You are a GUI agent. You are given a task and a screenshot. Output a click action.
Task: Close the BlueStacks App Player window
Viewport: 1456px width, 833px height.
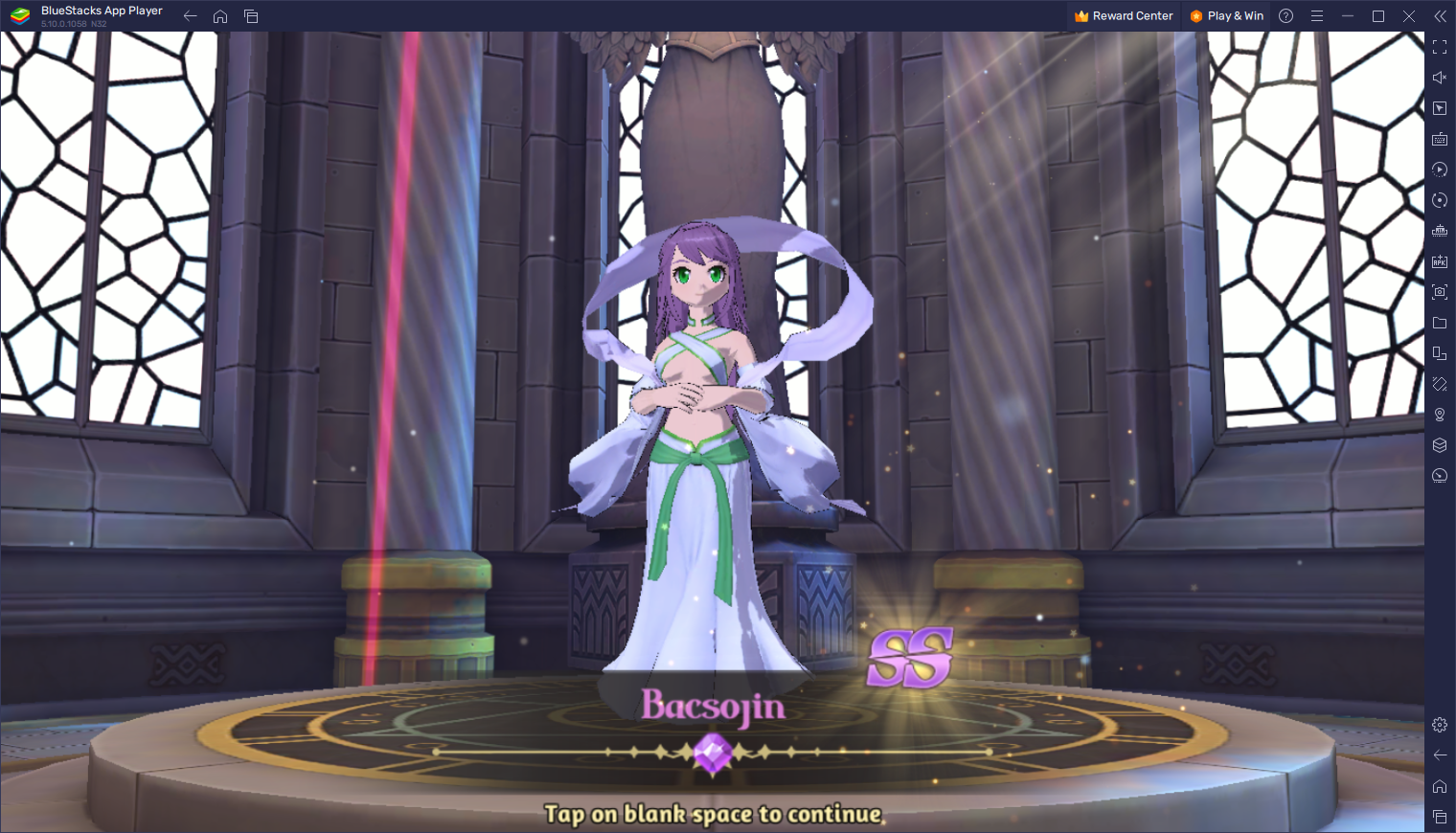tap(1408, 16)
